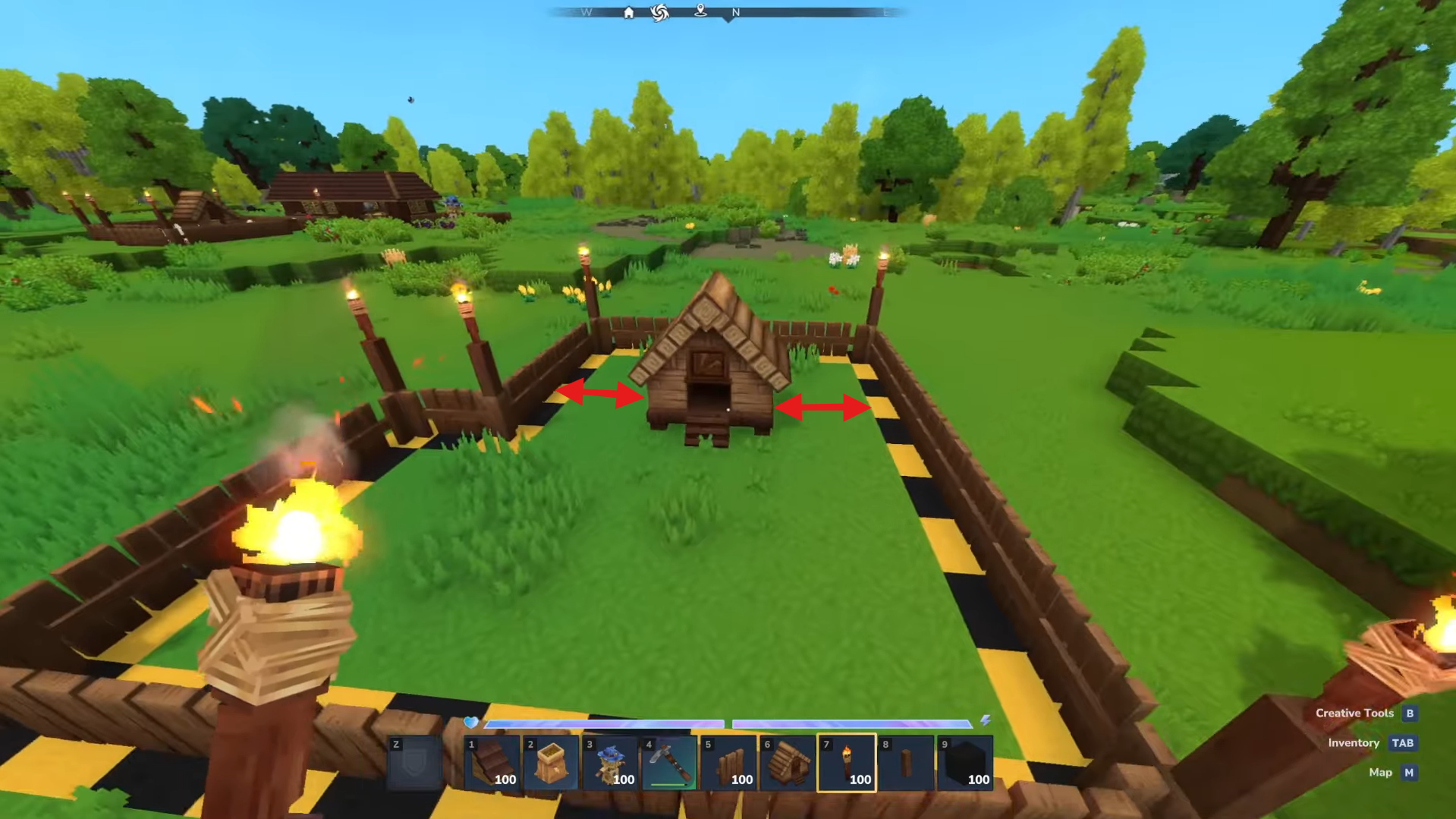Click the swirl portal icon on the compass
This screenshot has width=1456, height=819.
[x=659, y=13]
